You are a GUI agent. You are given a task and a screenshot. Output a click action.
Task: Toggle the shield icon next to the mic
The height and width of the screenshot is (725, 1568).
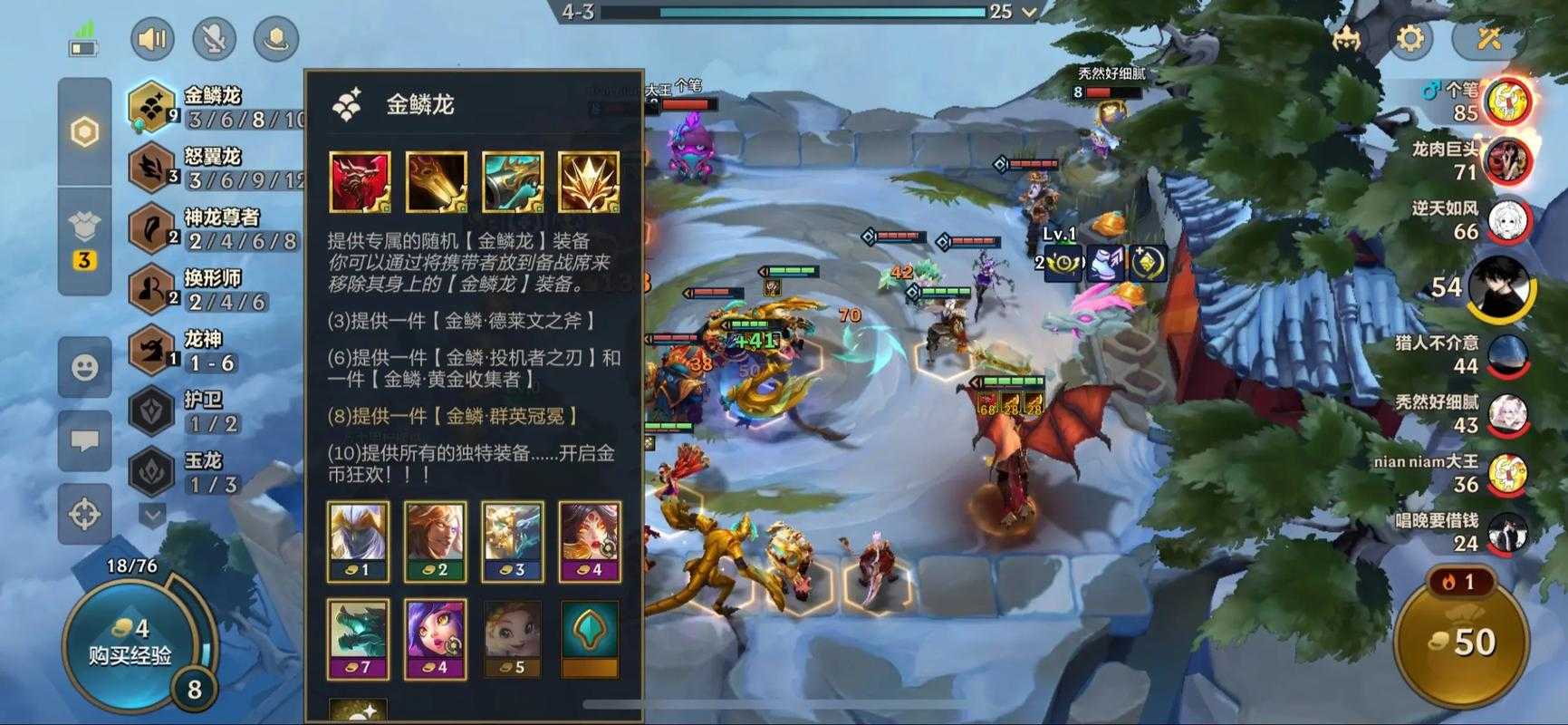click(276, 39)
